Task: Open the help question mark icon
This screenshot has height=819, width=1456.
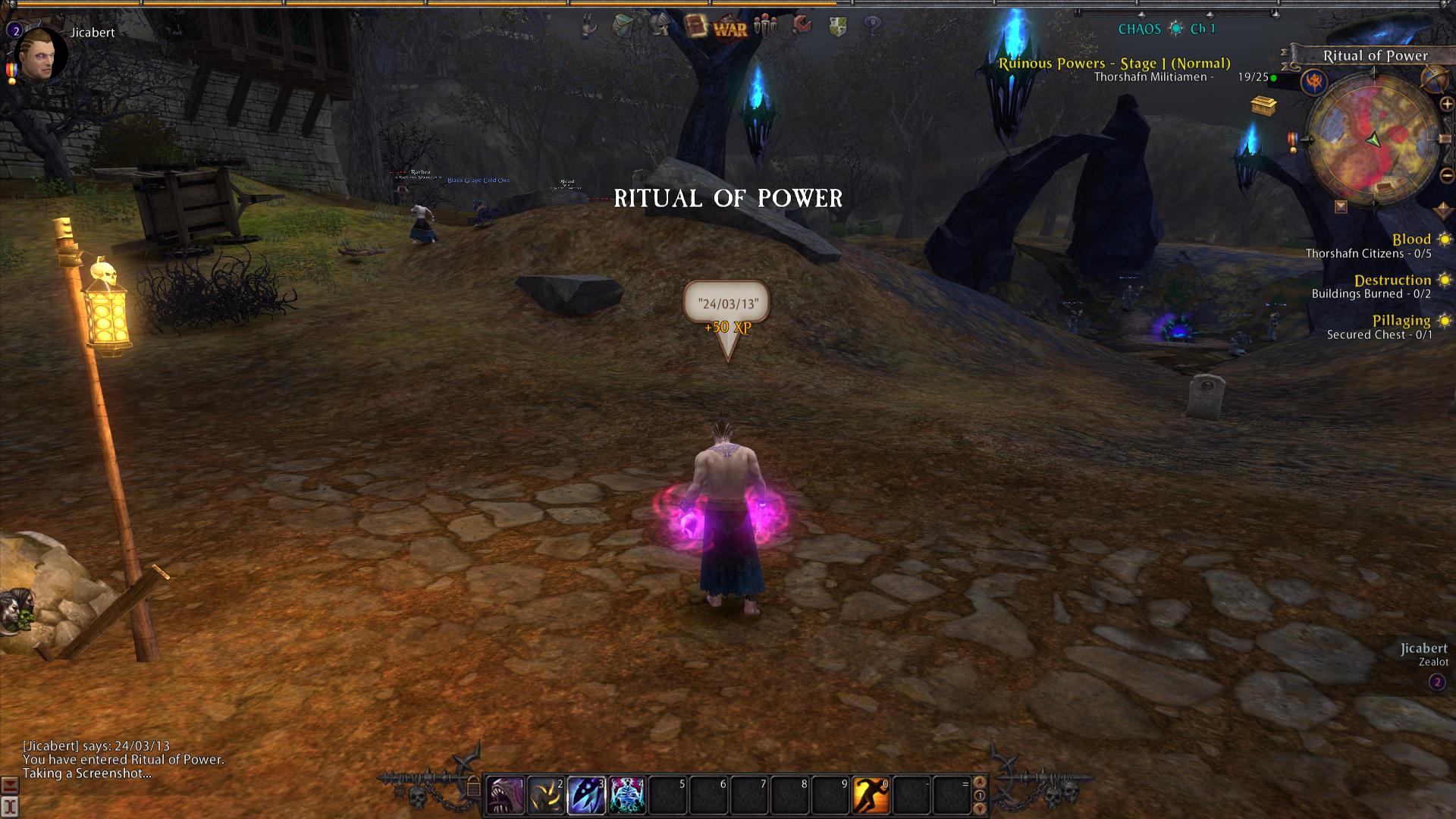Action: 873,27
